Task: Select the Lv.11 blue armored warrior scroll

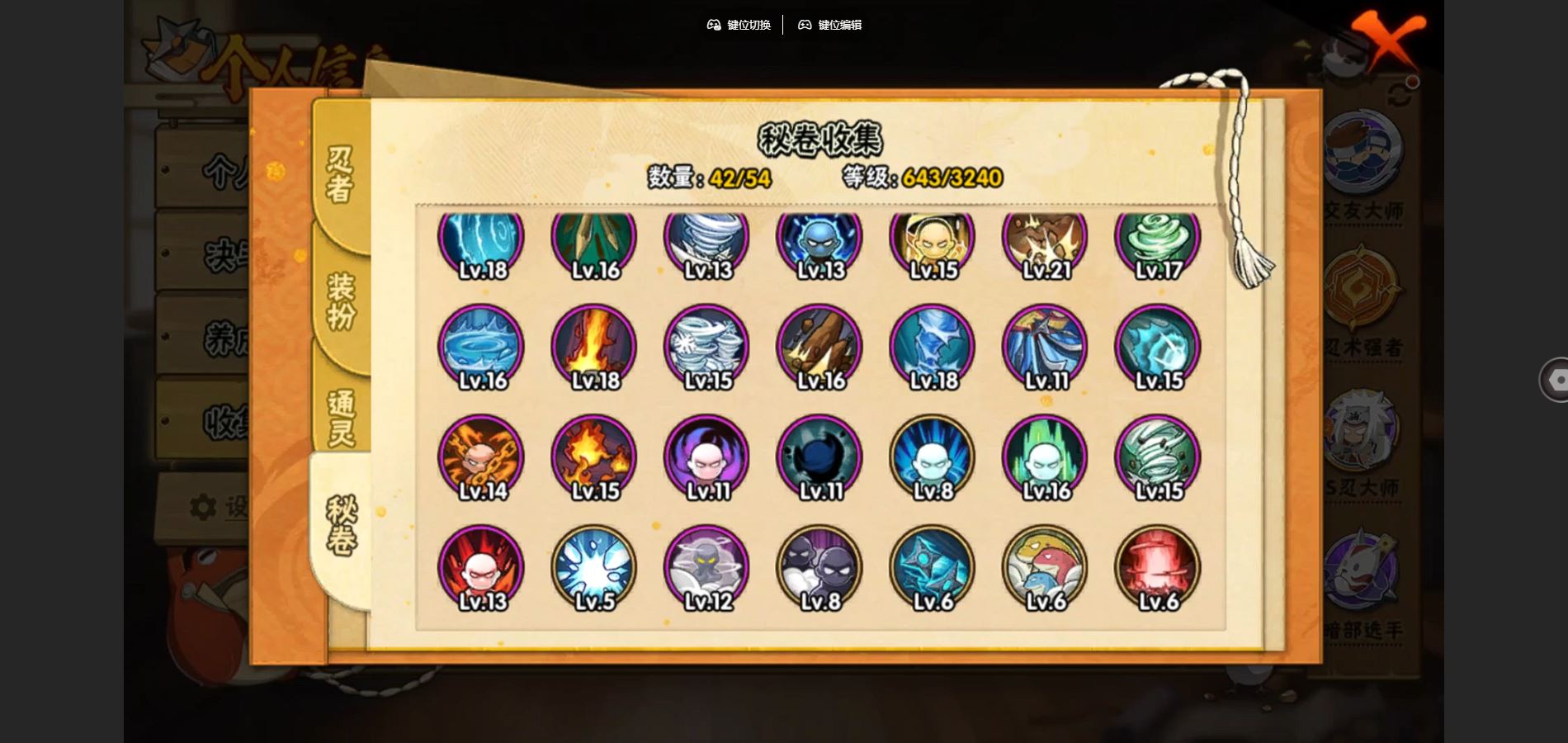Action: tap(1045, 347)
